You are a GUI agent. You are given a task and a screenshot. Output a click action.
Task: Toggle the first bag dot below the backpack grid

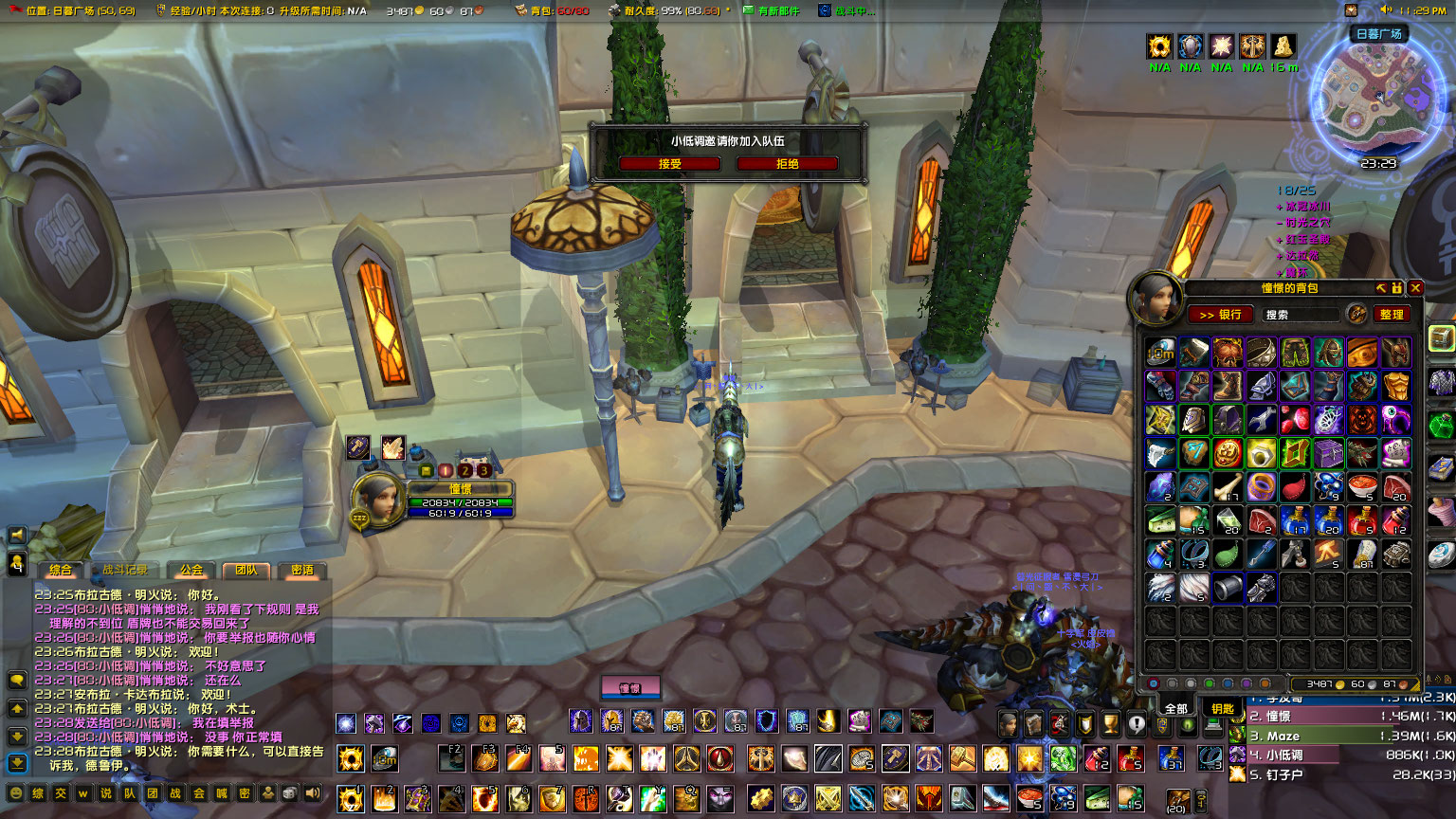pos(1153,683)
